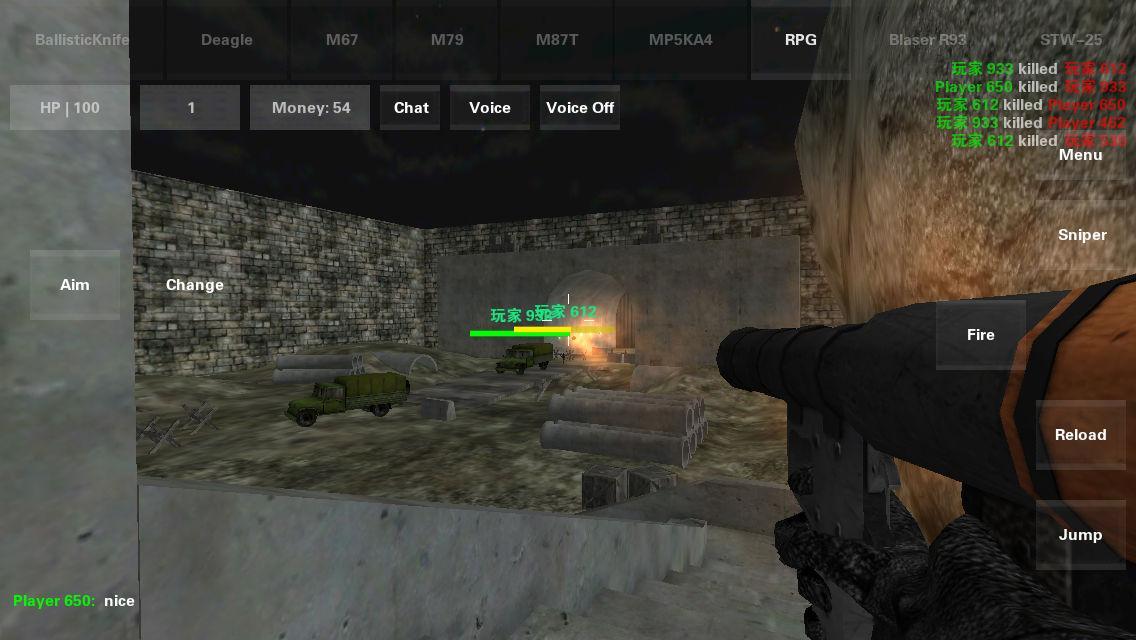Screen dimensions: 1136x640
Task: Select the RPG weapon slot
Action: point(800,40)
